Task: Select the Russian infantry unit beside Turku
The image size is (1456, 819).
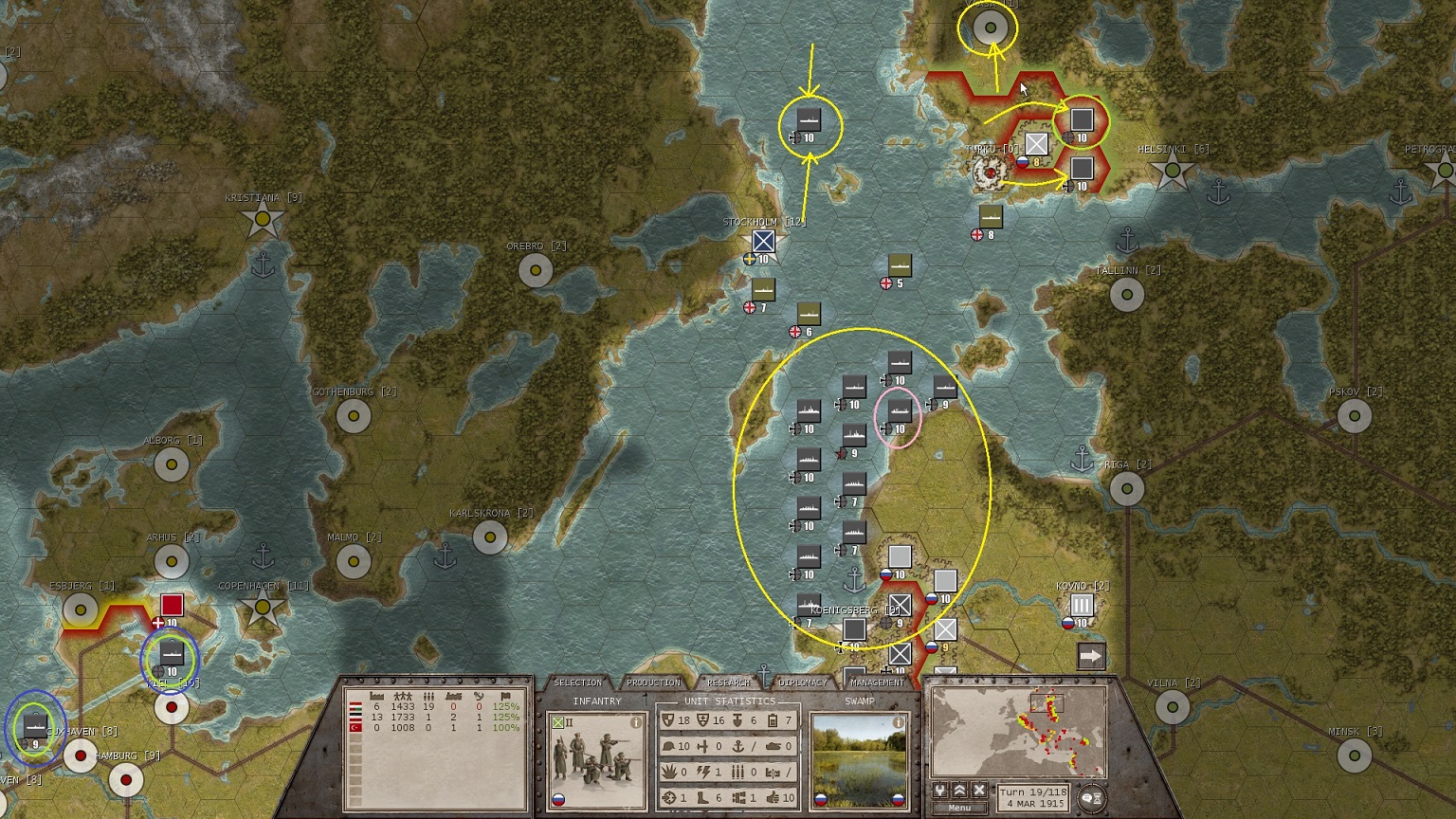Action: (x=1037, y=145)
